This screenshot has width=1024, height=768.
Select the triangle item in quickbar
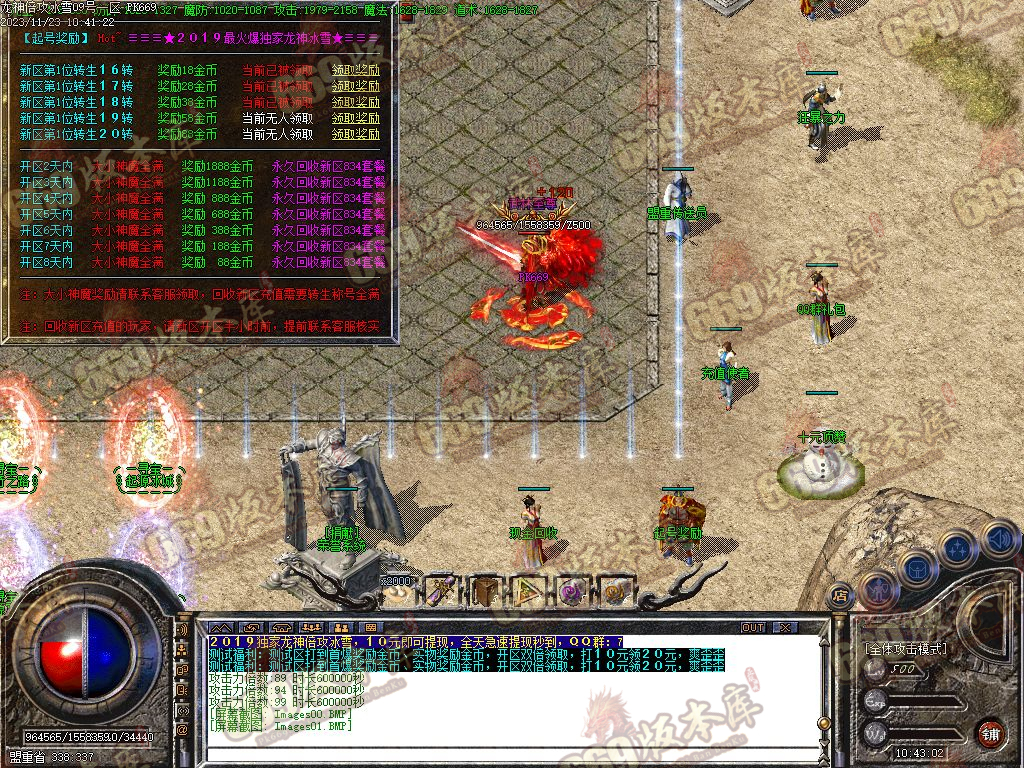tap(529, 591)
